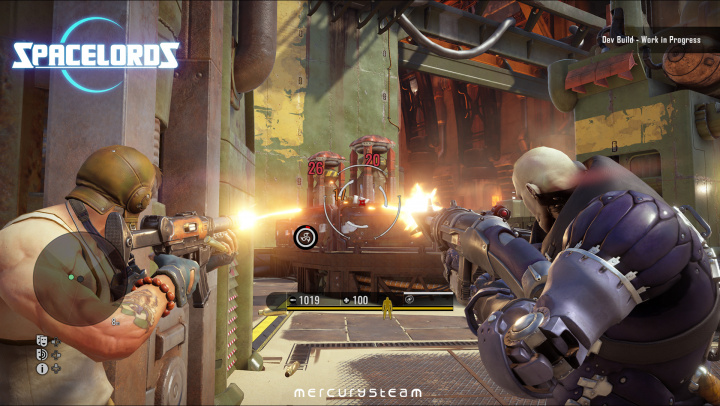Activate the ability icon in the status bar
Viewport: 720px width, 406px height.
(409, 300)
